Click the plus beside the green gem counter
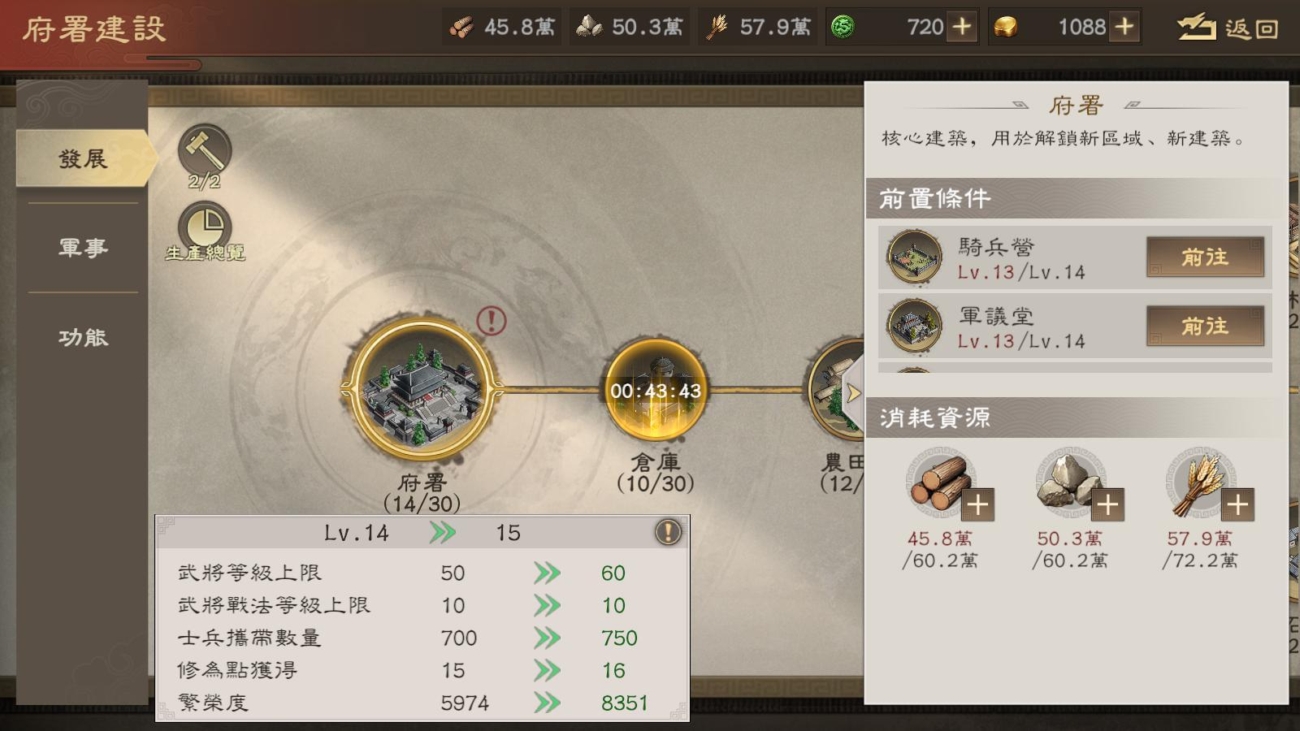 962,26
